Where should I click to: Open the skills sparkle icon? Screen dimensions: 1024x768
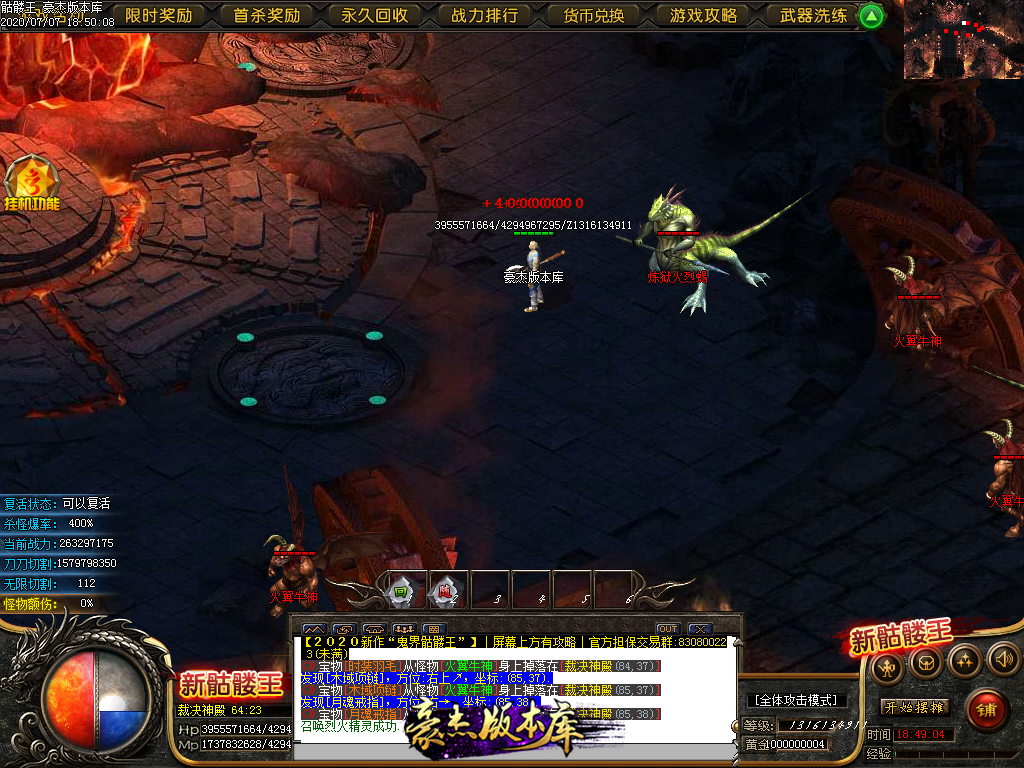coord(964,660)
